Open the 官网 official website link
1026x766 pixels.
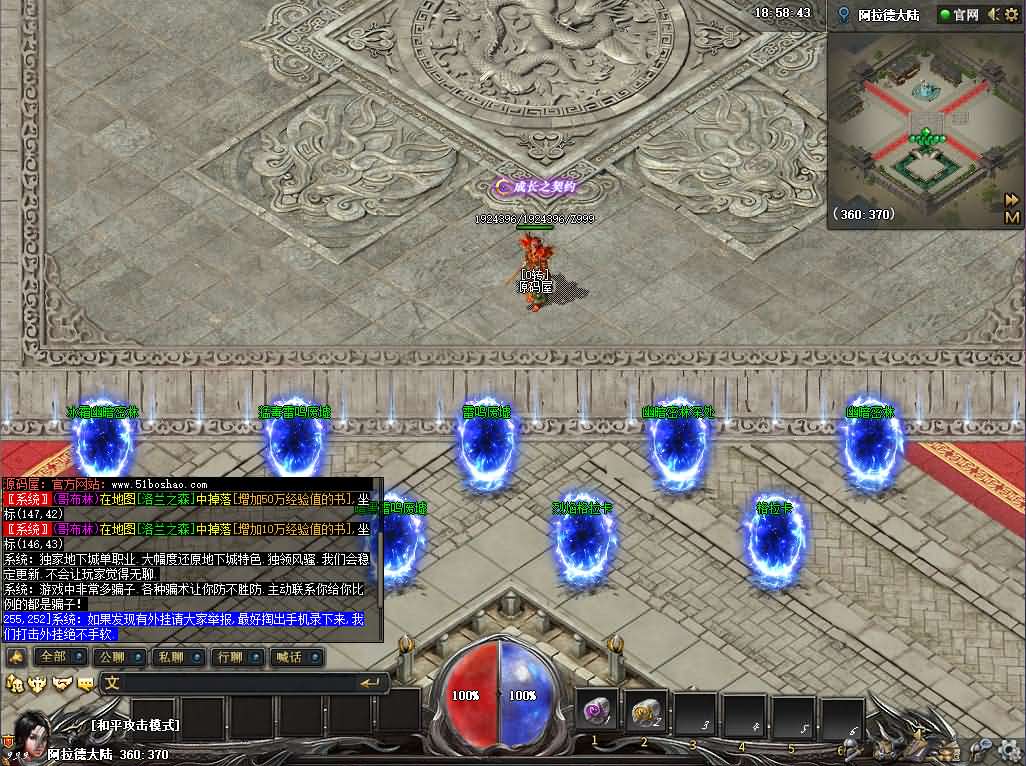958,15
